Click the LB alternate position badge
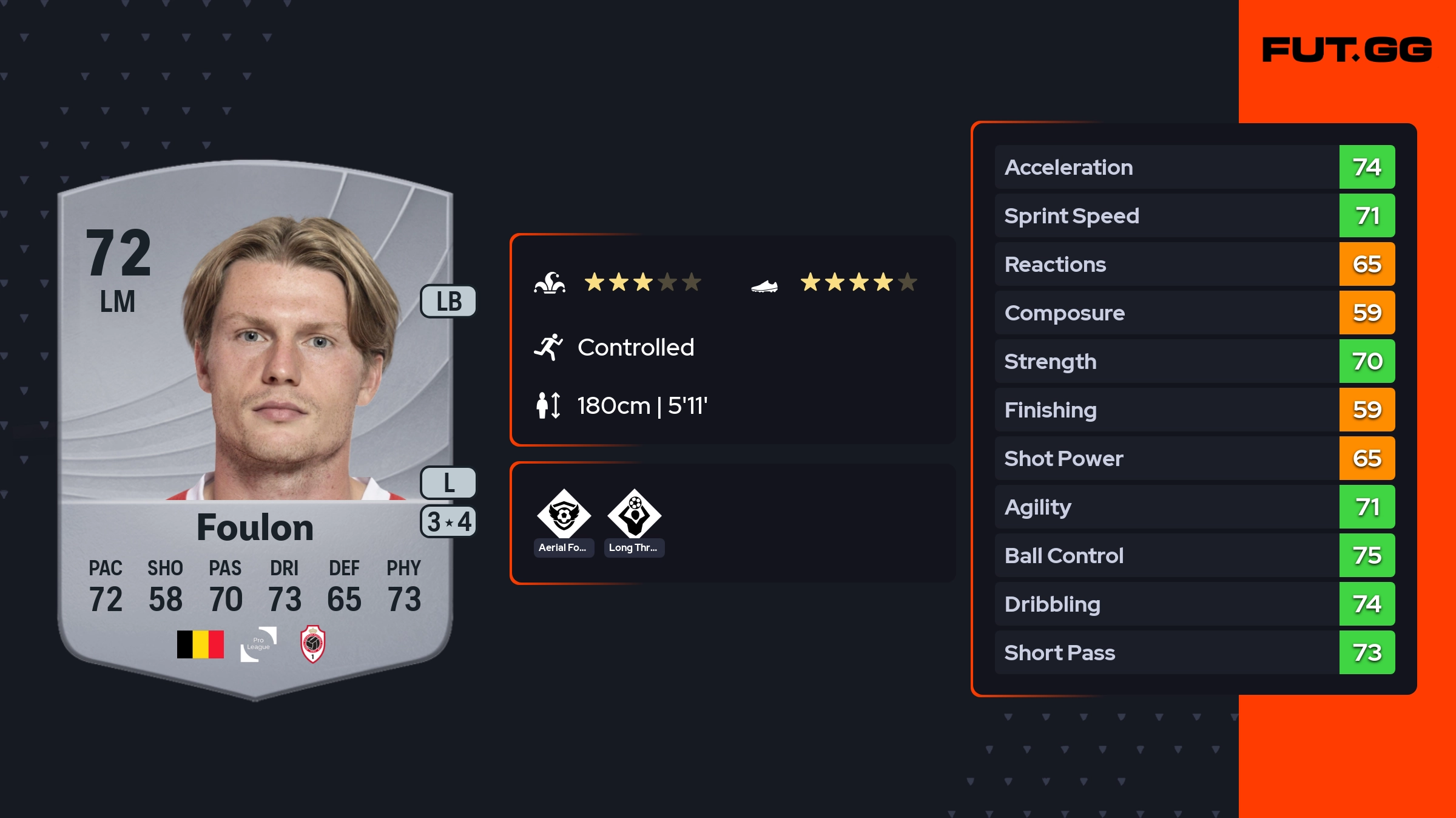1456x818 pixels. (x=448, y=302)
